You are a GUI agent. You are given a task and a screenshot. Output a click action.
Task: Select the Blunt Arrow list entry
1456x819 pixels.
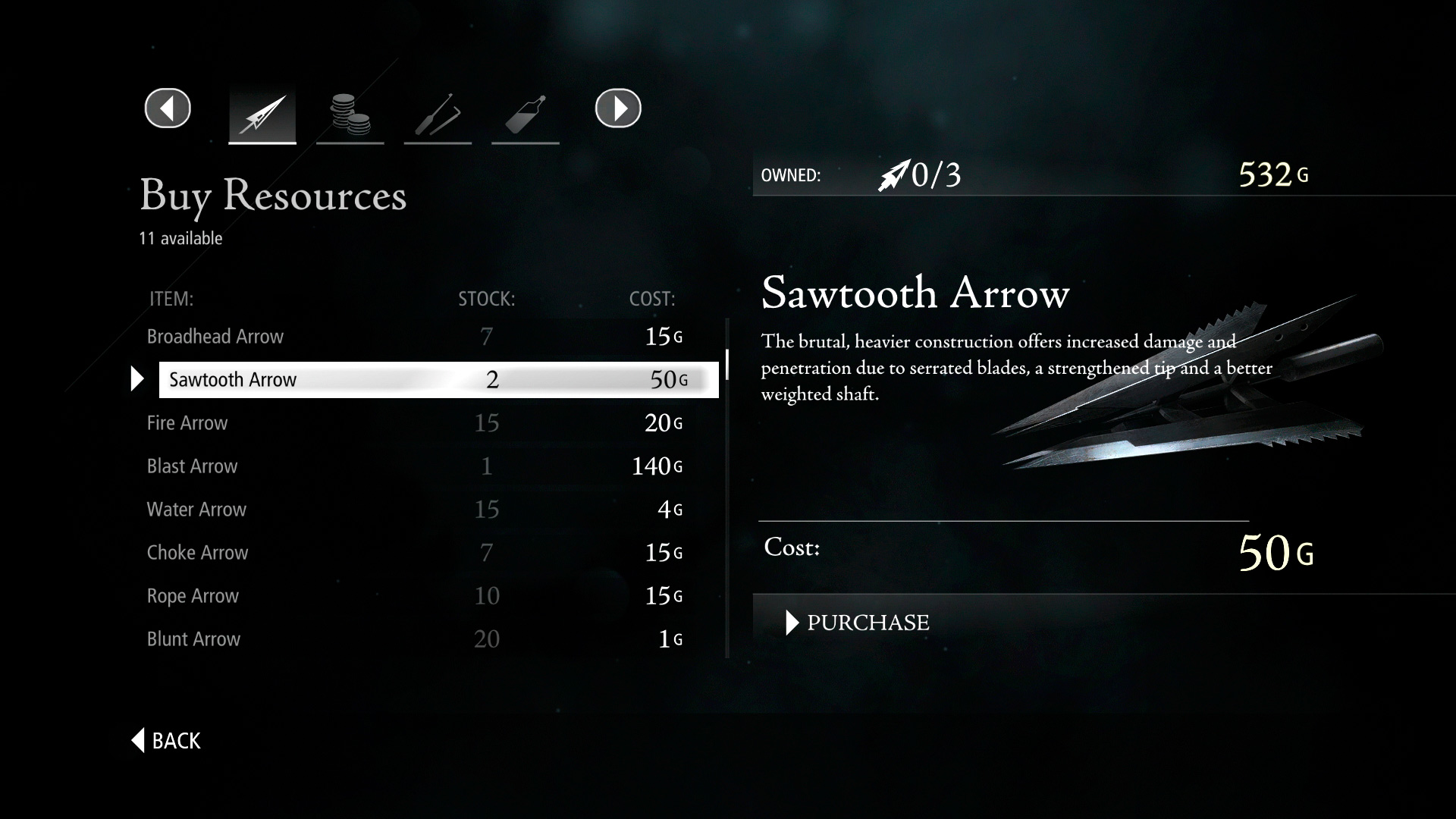pos(194,639)
